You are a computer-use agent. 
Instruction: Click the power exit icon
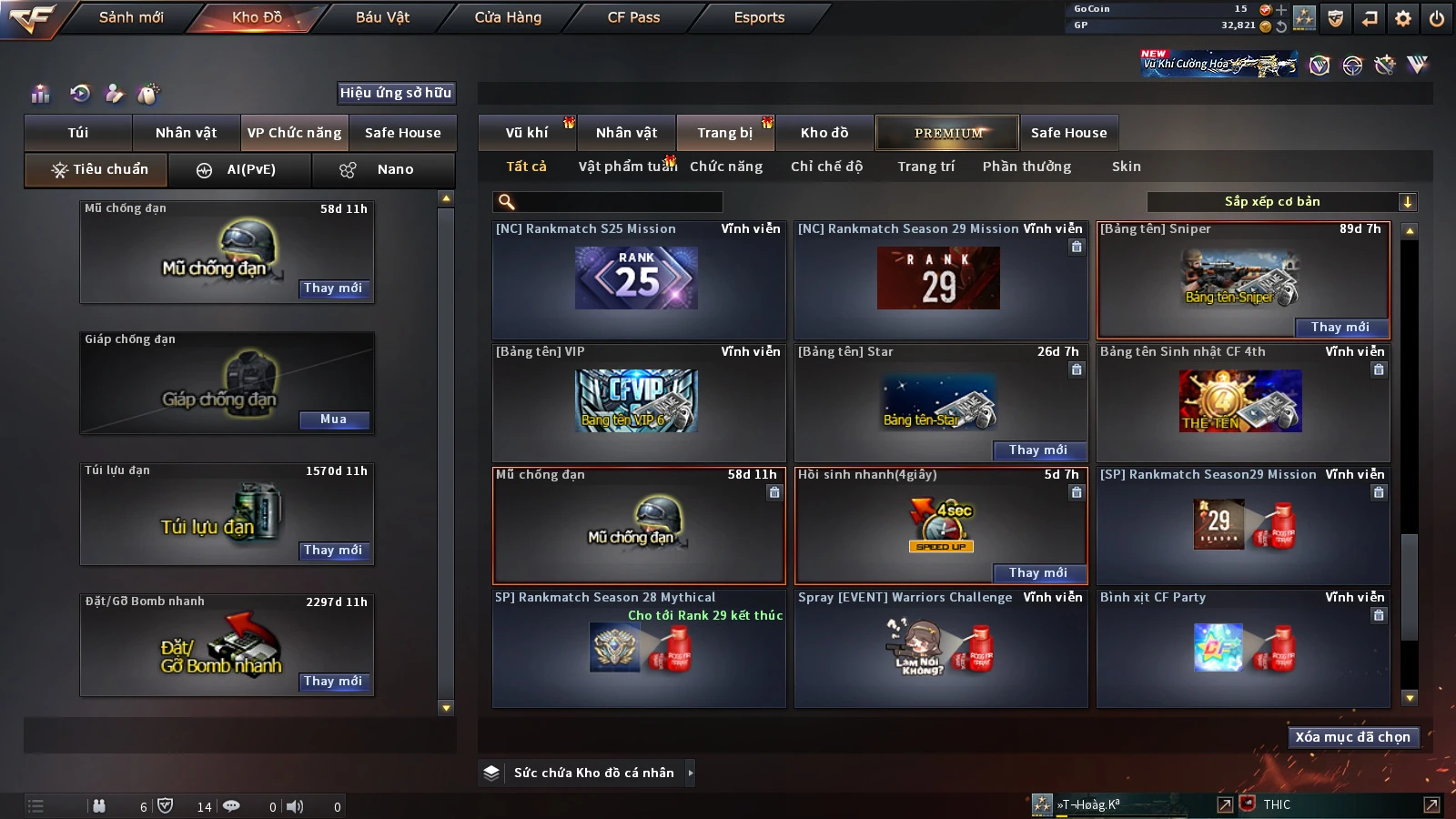pos(1437,18)
